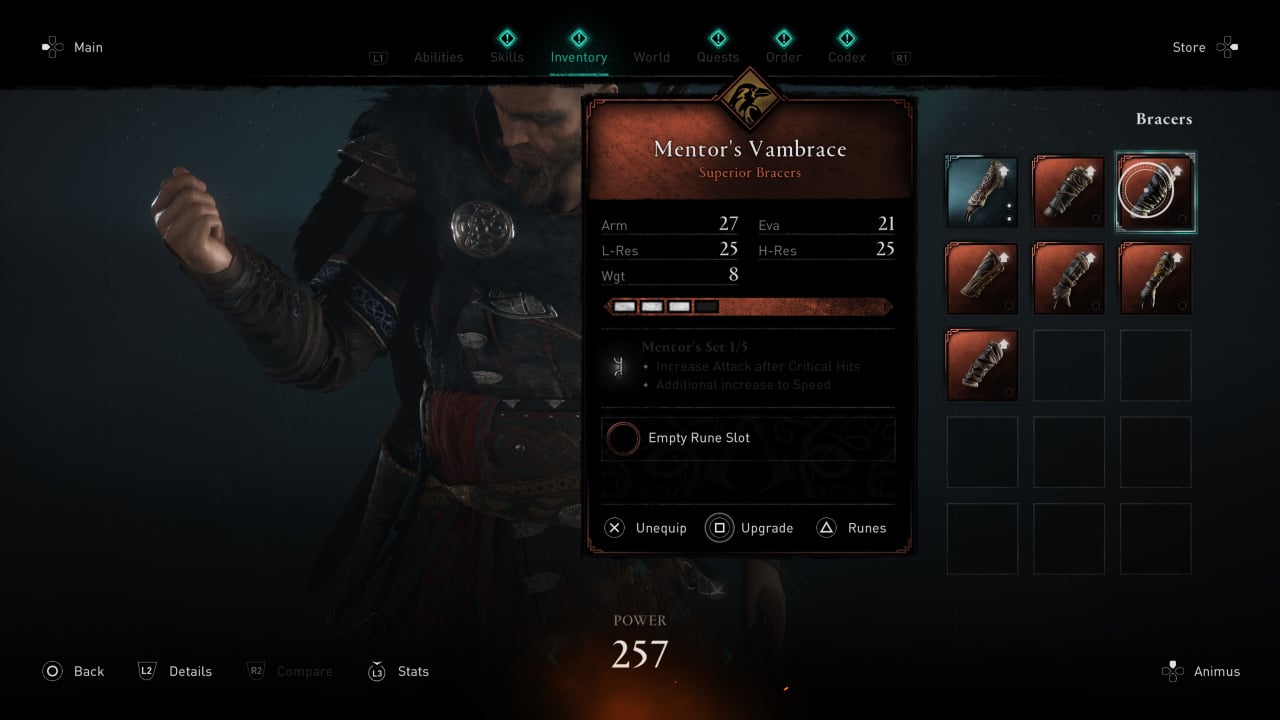1280x720 pixels.
Task: Open Runes for this bracer
Action: click(852, 528)
